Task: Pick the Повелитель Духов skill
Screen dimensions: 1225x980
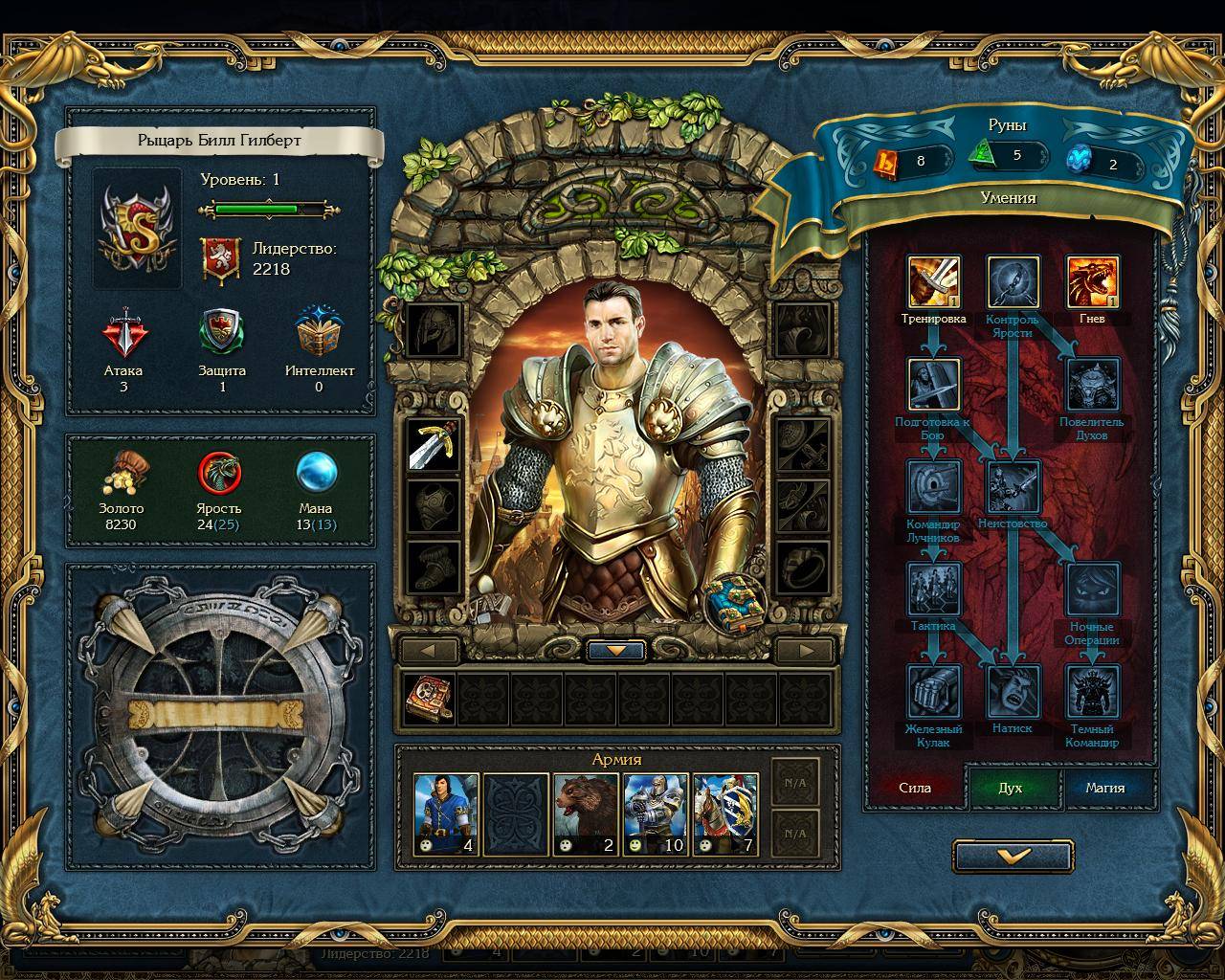Action: point(1092,386)
